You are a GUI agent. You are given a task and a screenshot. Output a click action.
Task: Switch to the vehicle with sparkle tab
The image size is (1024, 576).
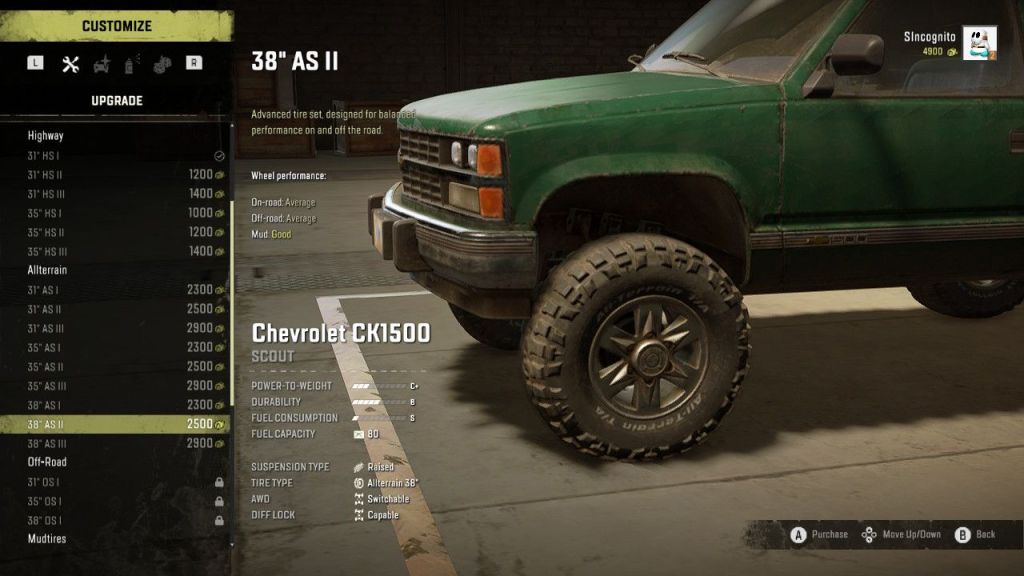[x=101, y=64]
